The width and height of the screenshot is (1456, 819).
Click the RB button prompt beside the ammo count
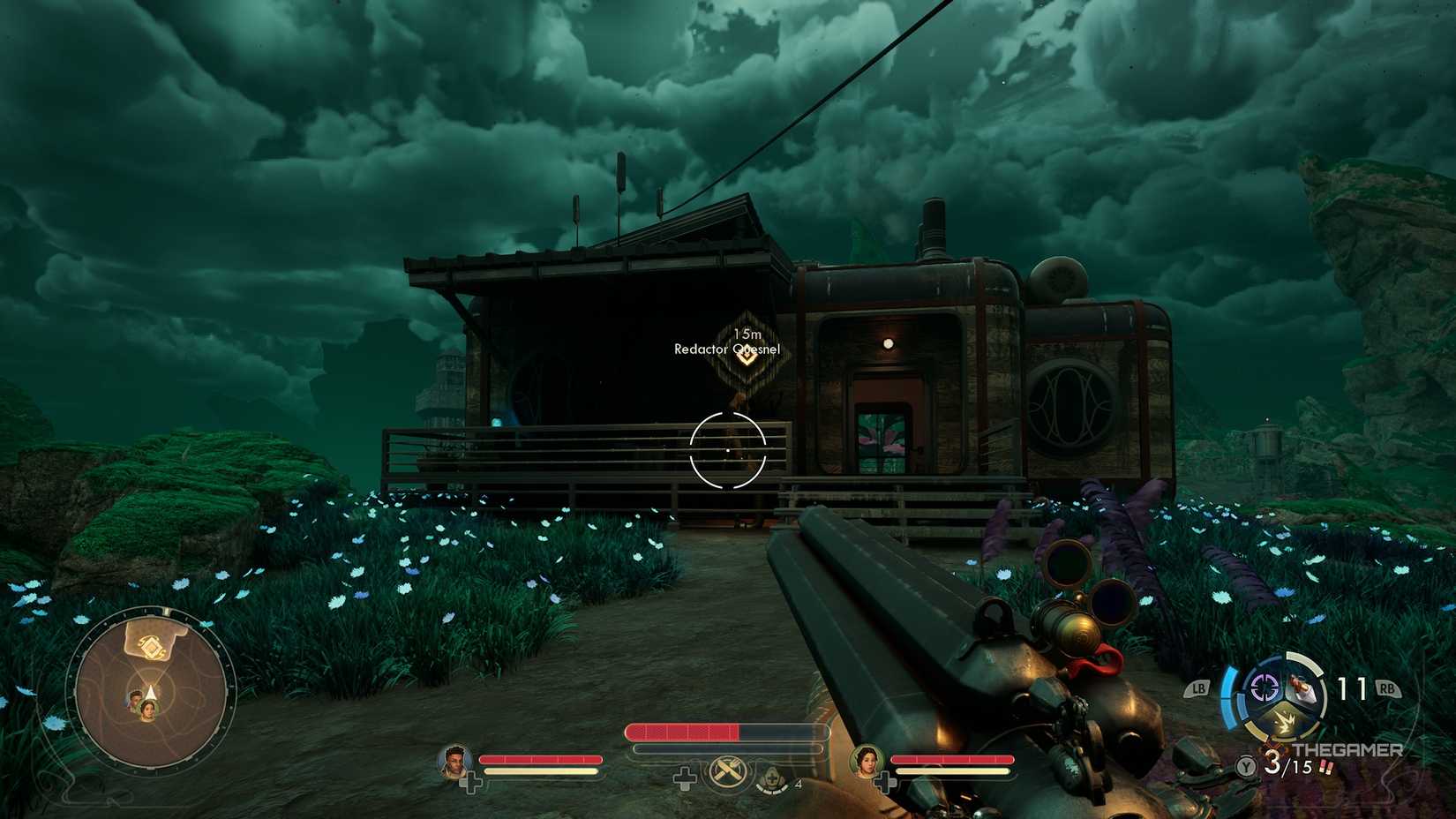coord(1388,688)
